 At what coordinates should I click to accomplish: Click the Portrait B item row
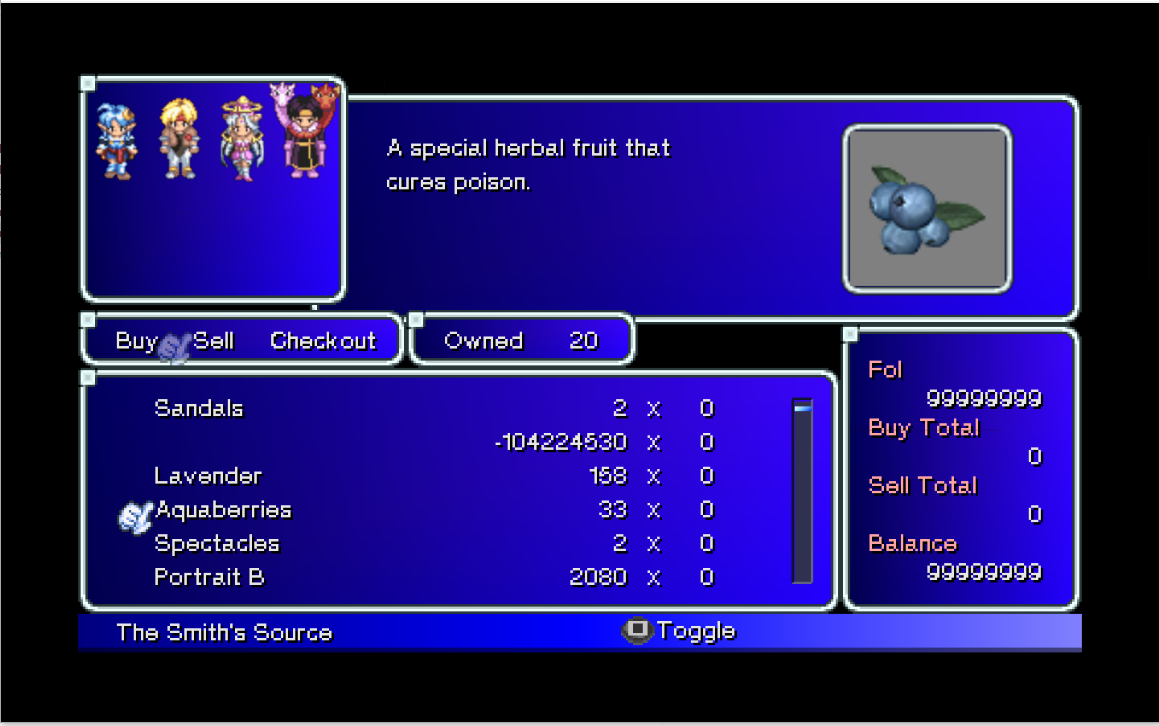tap(209, 577)
